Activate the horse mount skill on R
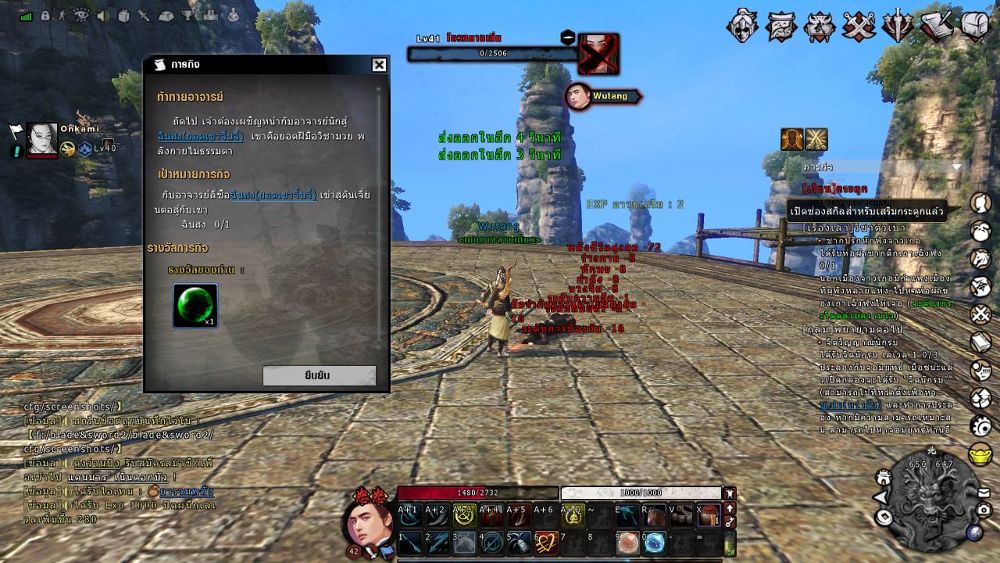Image resolution: width=1000 pixels, height=563 pixels. point(653,515)
